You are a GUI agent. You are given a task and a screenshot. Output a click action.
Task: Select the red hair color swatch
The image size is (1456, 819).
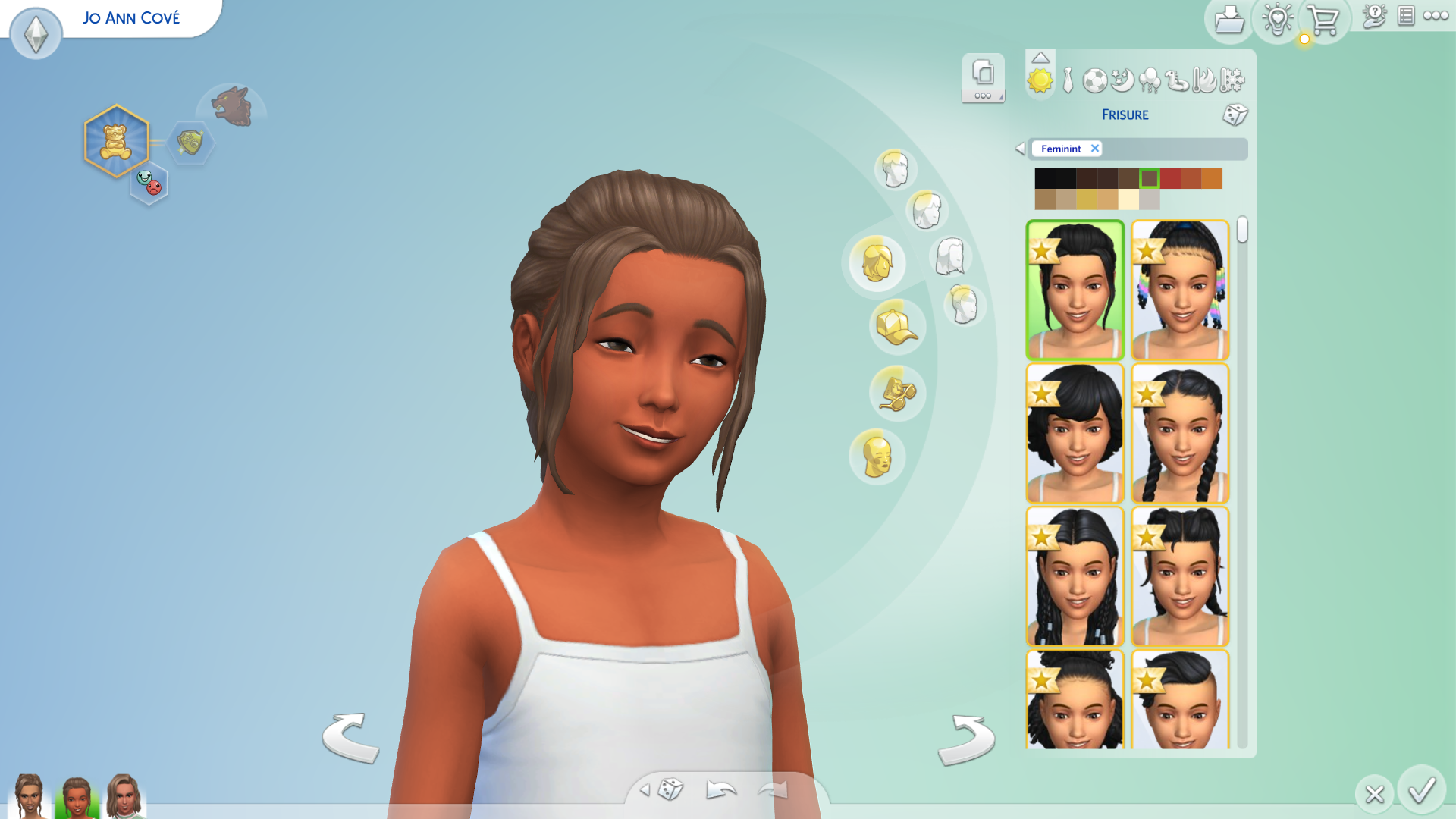coord(1170,178)
